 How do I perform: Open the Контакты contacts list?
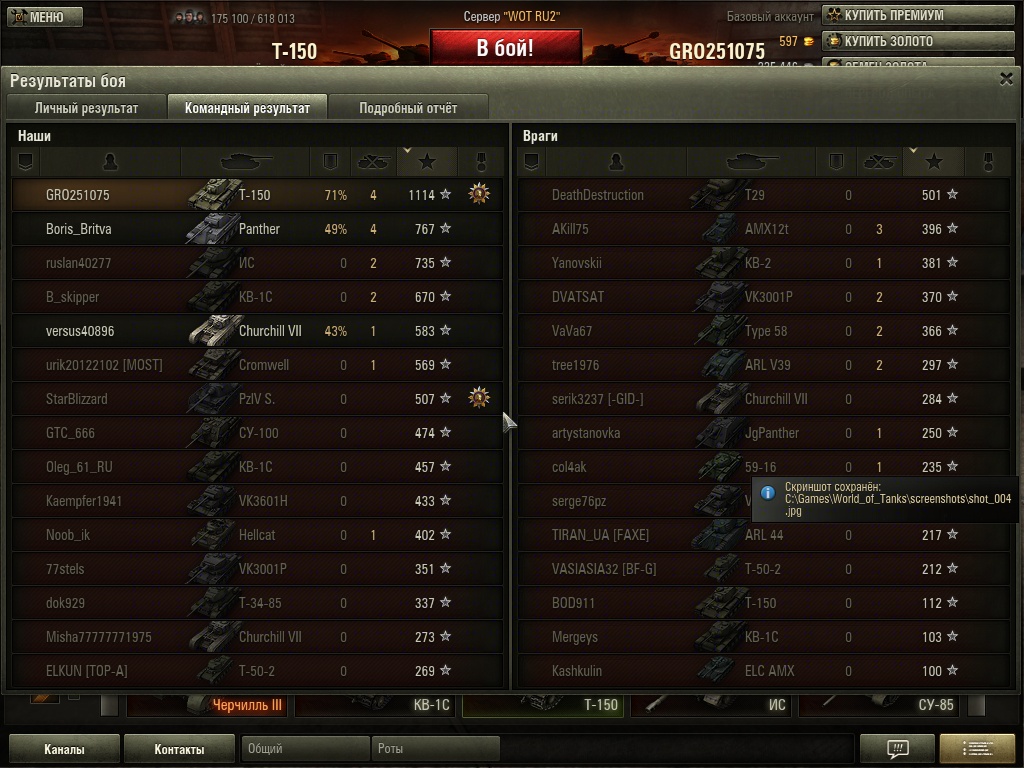pyautogui.click(x=179, y=749)
